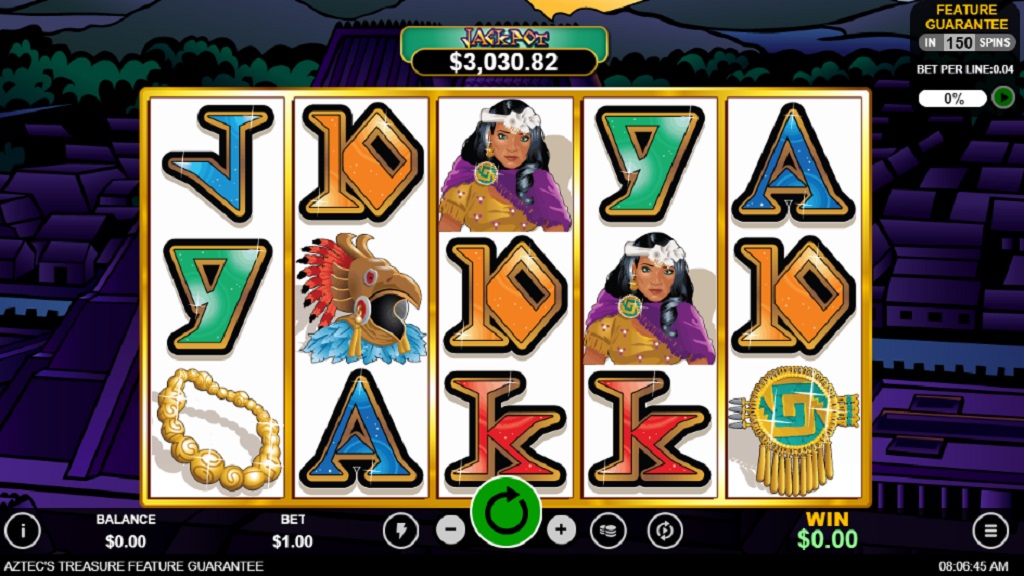Start autoplay with the circular arrows icon

pyautogui.click(x=664, y=530)
